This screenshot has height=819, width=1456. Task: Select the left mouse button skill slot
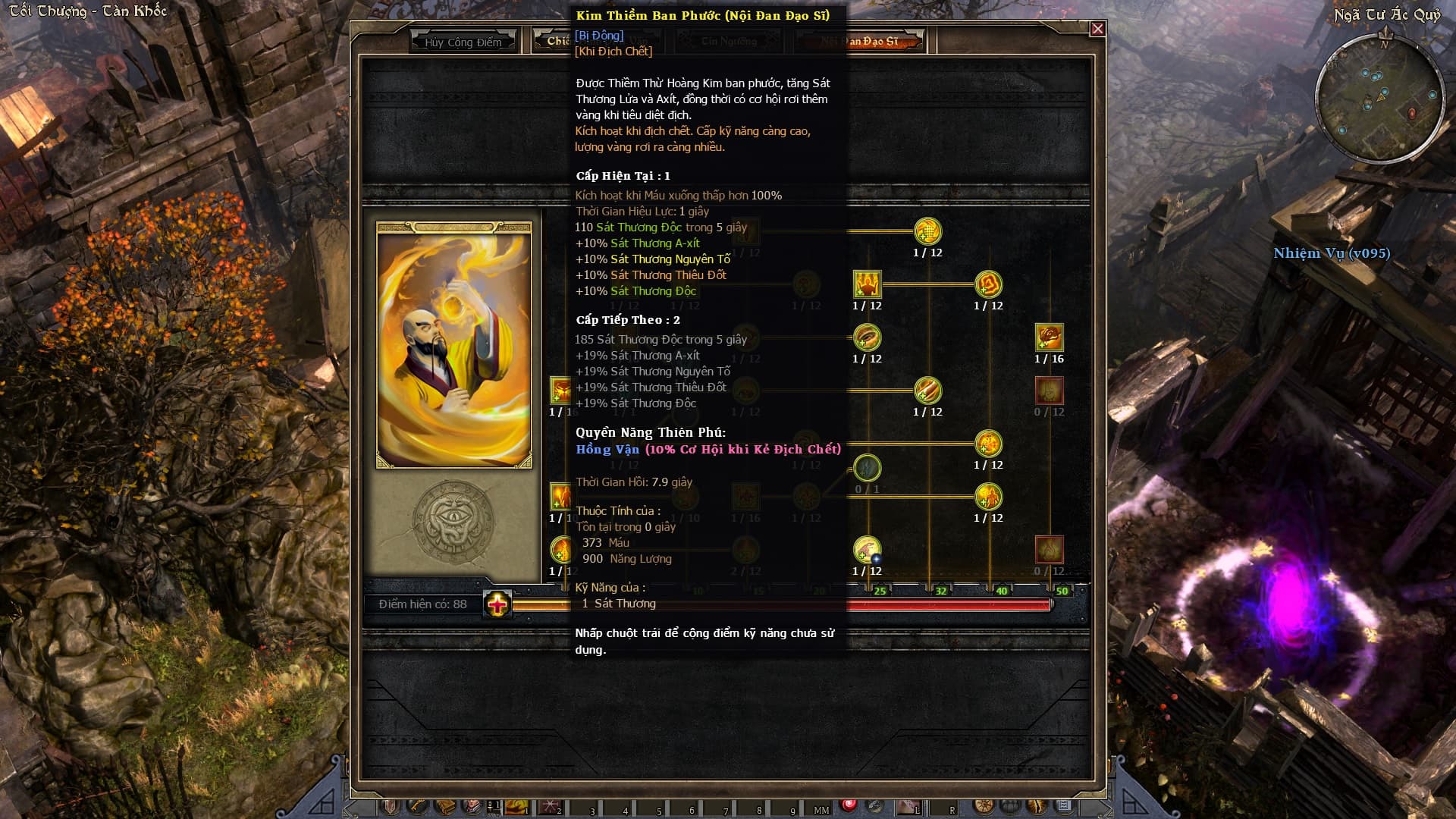point(907,807)
